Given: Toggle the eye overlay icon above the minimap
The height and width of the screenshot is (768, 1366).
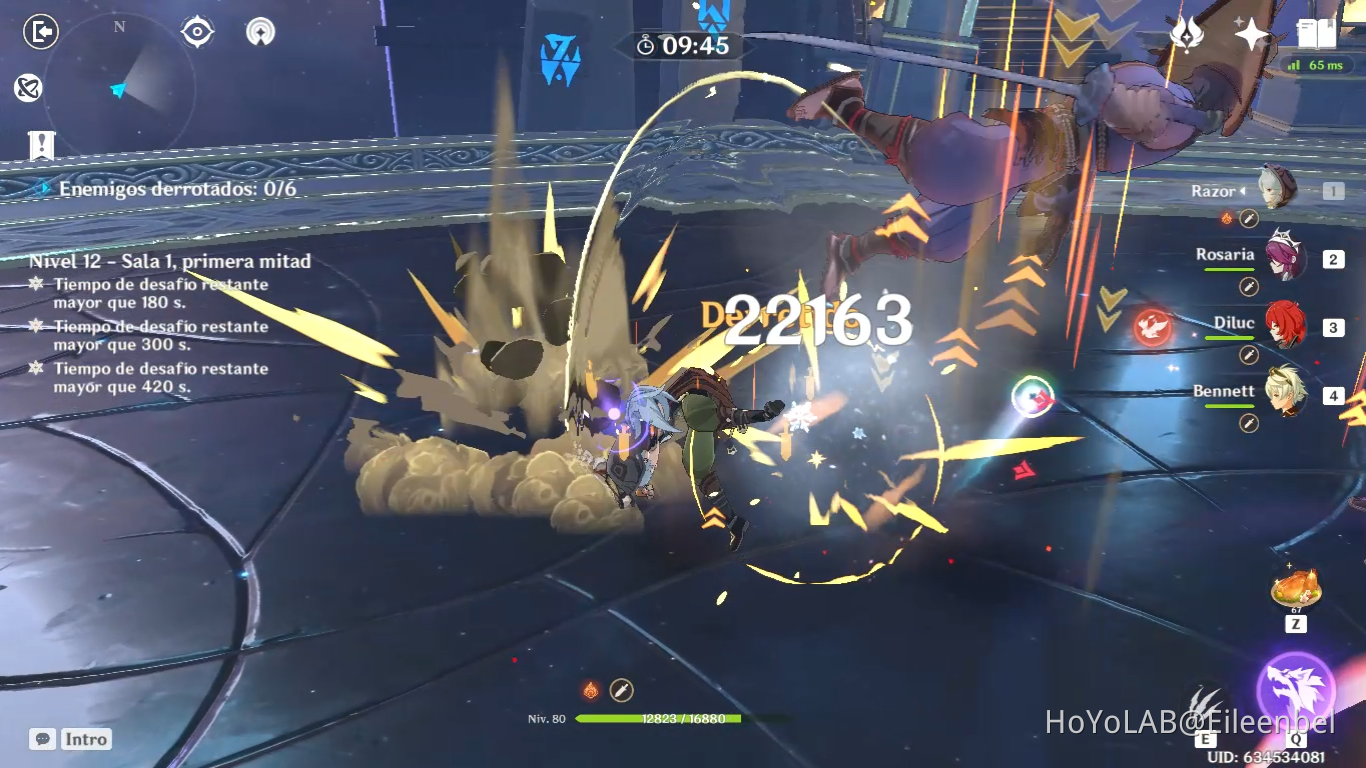Looking at the screenshot, I should pyautogui.click(x=196, y=31).
